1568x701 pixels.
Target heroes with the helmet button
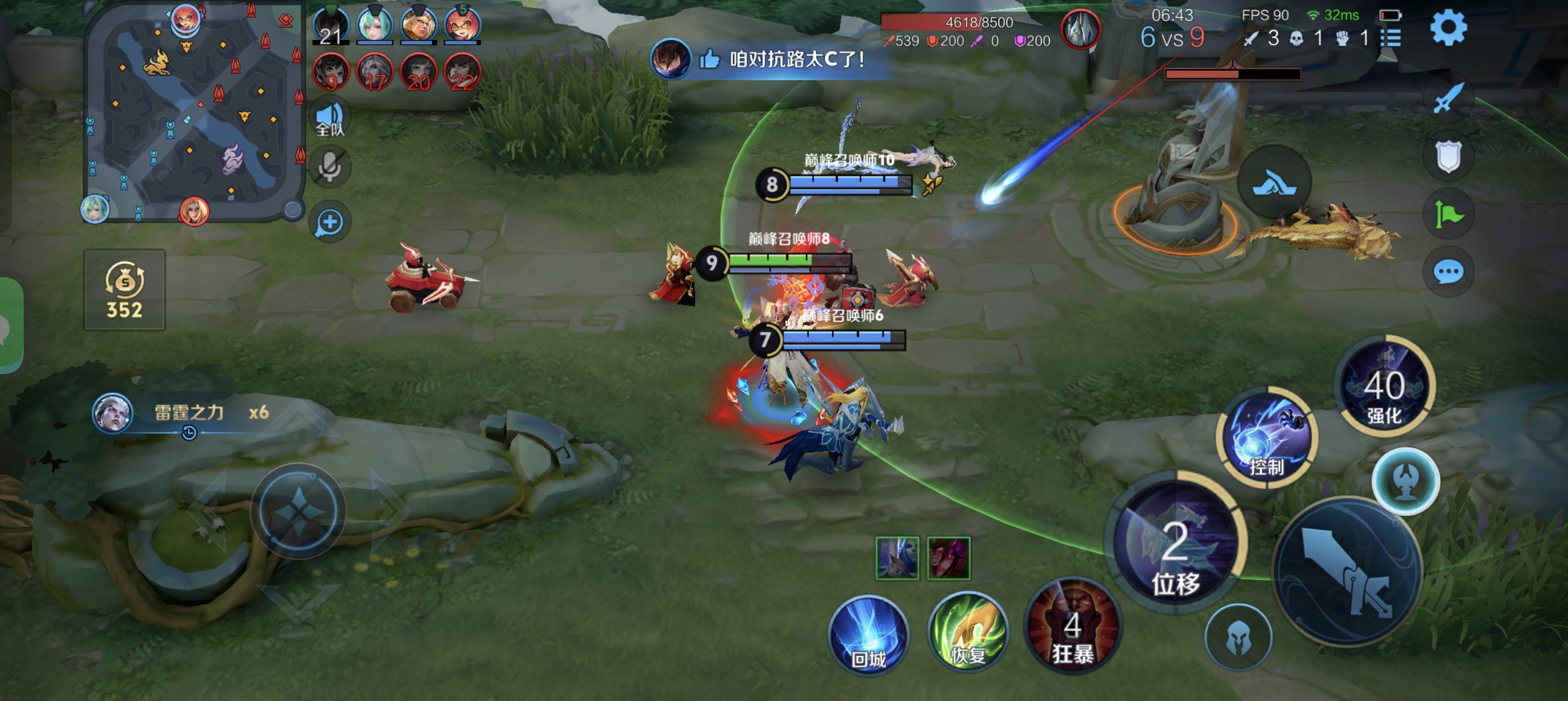click(x=1238, y=637)
